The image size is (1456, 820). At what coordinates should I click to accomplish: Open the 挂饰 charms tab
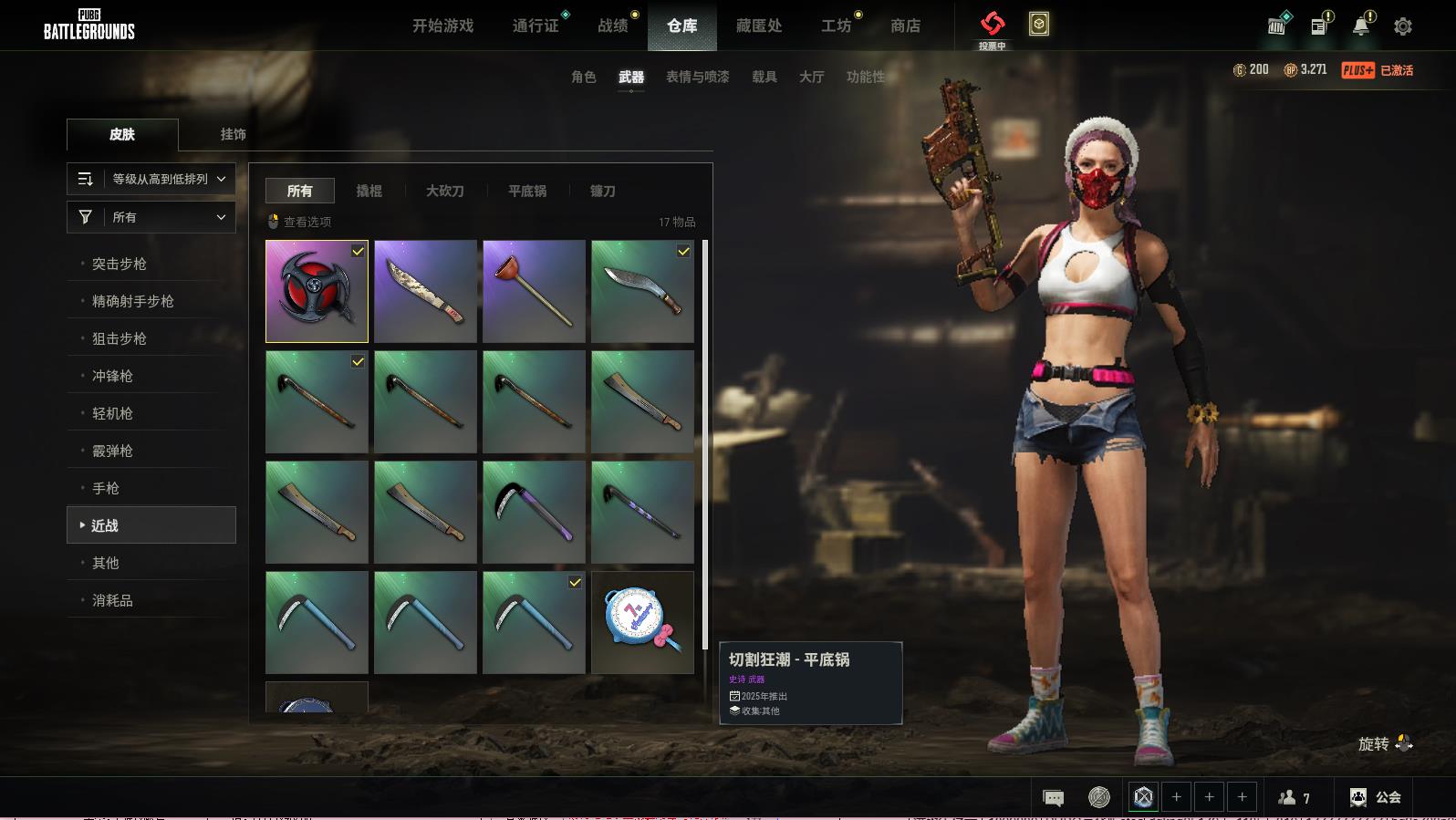click(x=233, y=134)
